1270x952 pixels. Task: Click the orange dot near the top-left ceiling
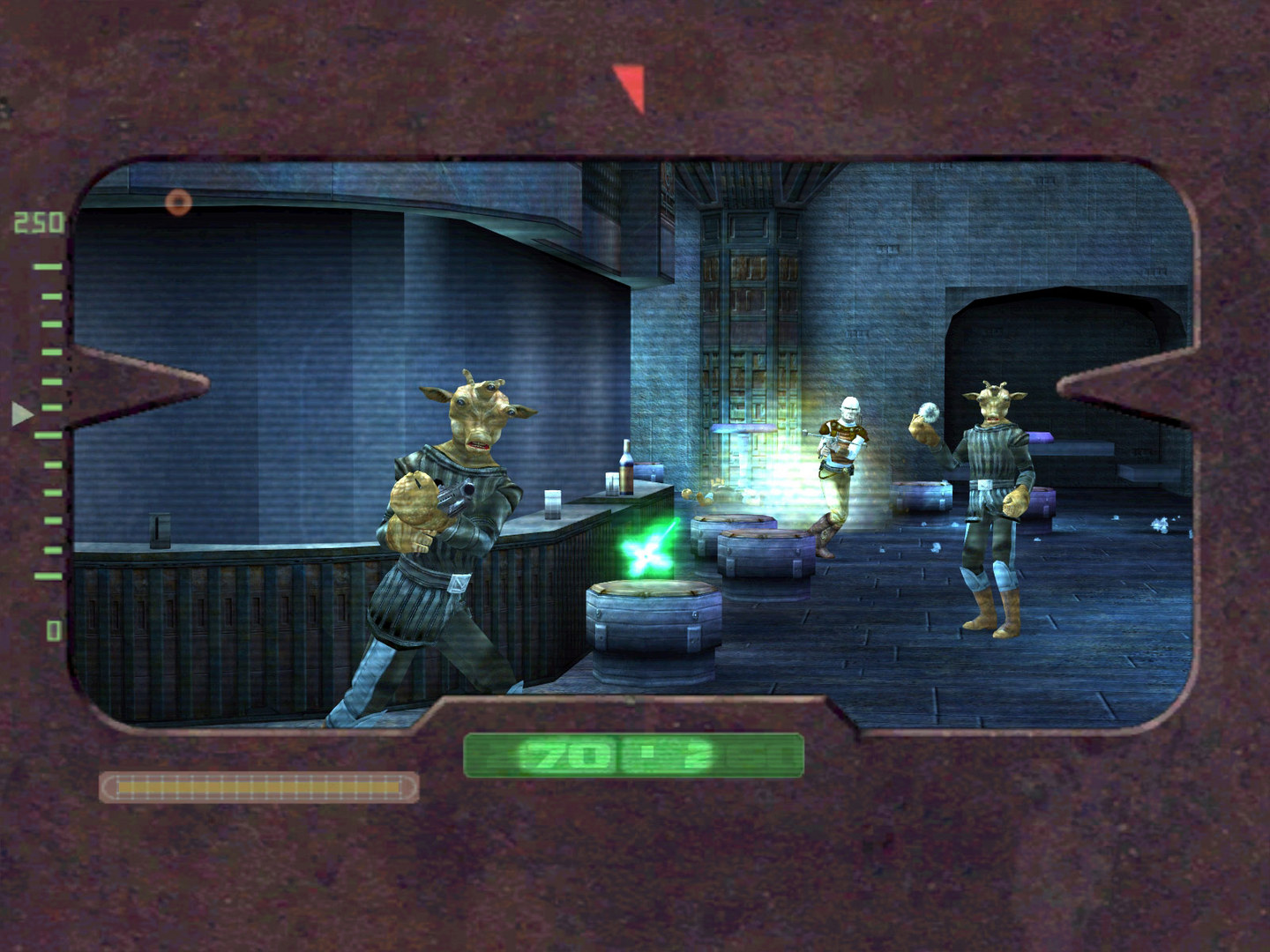coord(178,202)
